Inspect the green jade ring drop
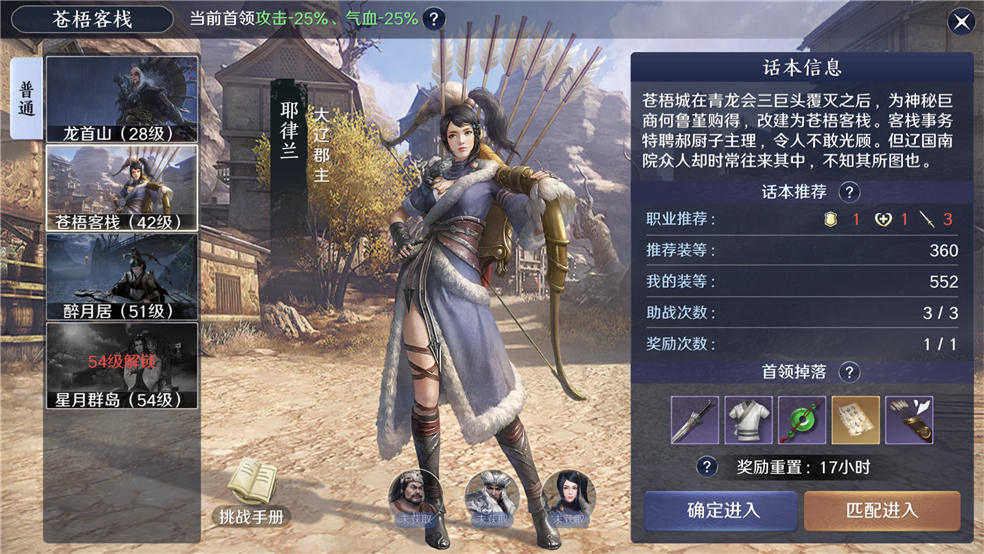The image size is (984, 554). 802,420
